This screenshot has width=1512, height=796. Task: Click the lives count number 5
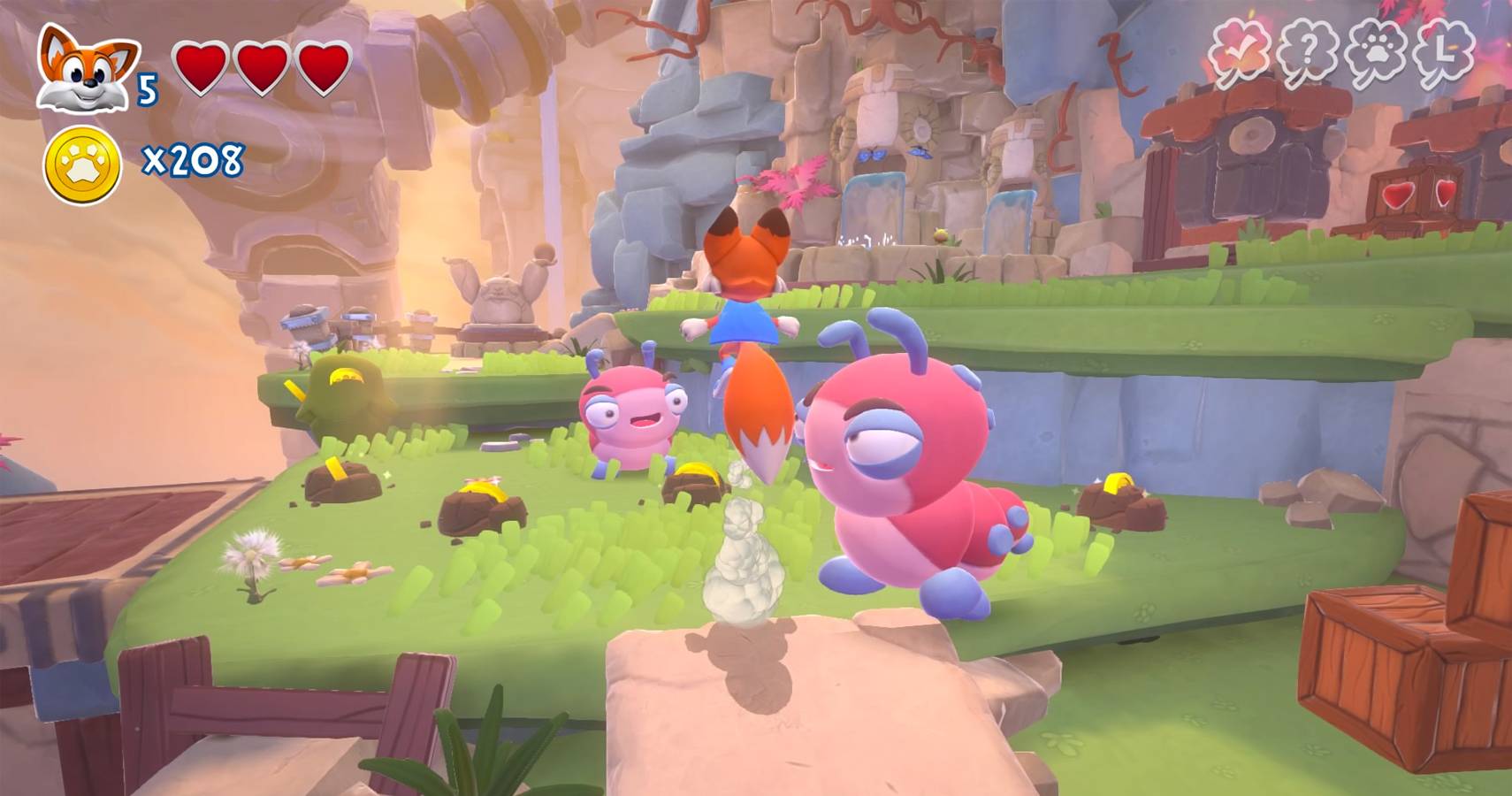point(149,87)
